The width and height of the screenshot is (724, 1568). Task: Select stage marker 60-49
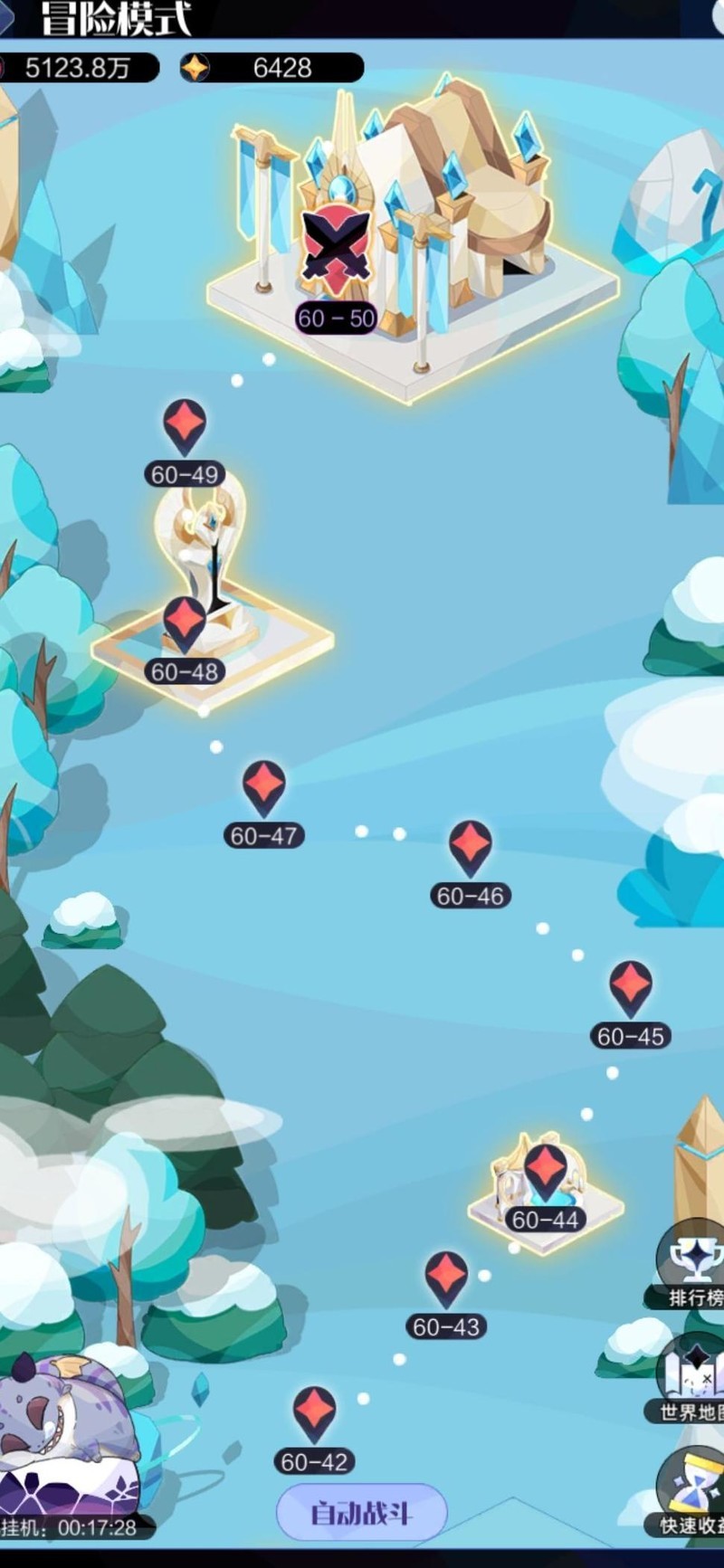185,425
